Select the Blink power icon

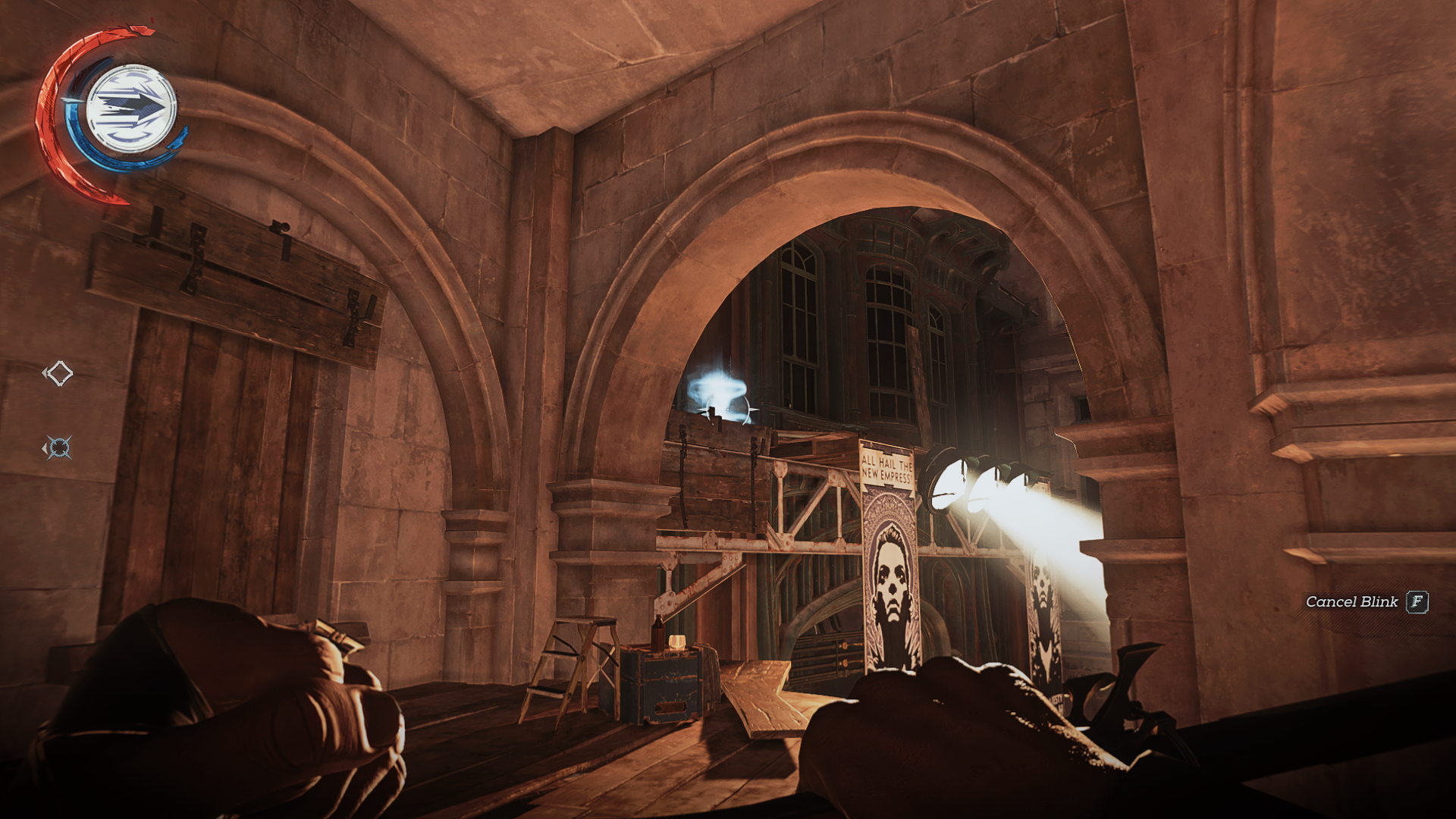132,108
